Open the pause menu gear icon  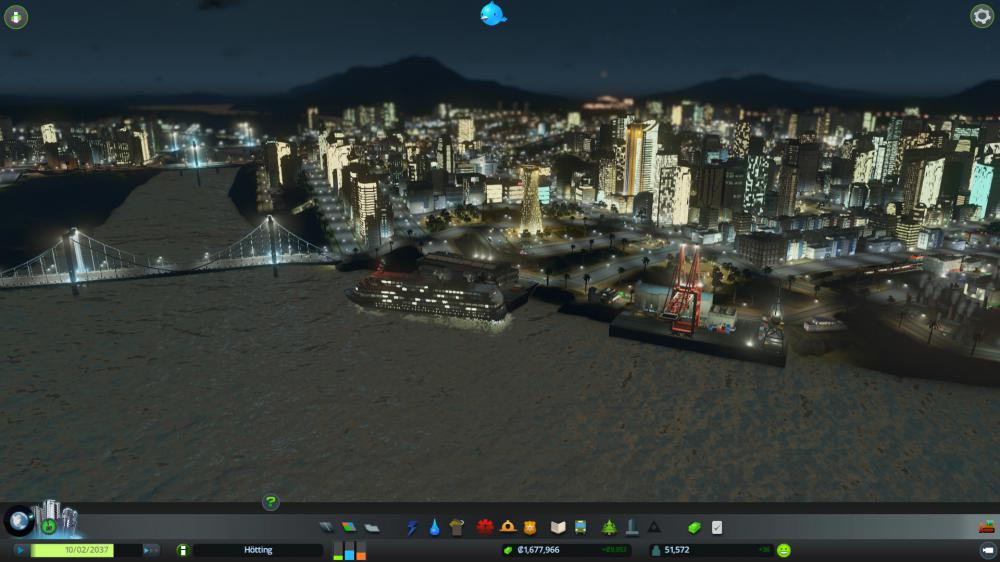982,16
